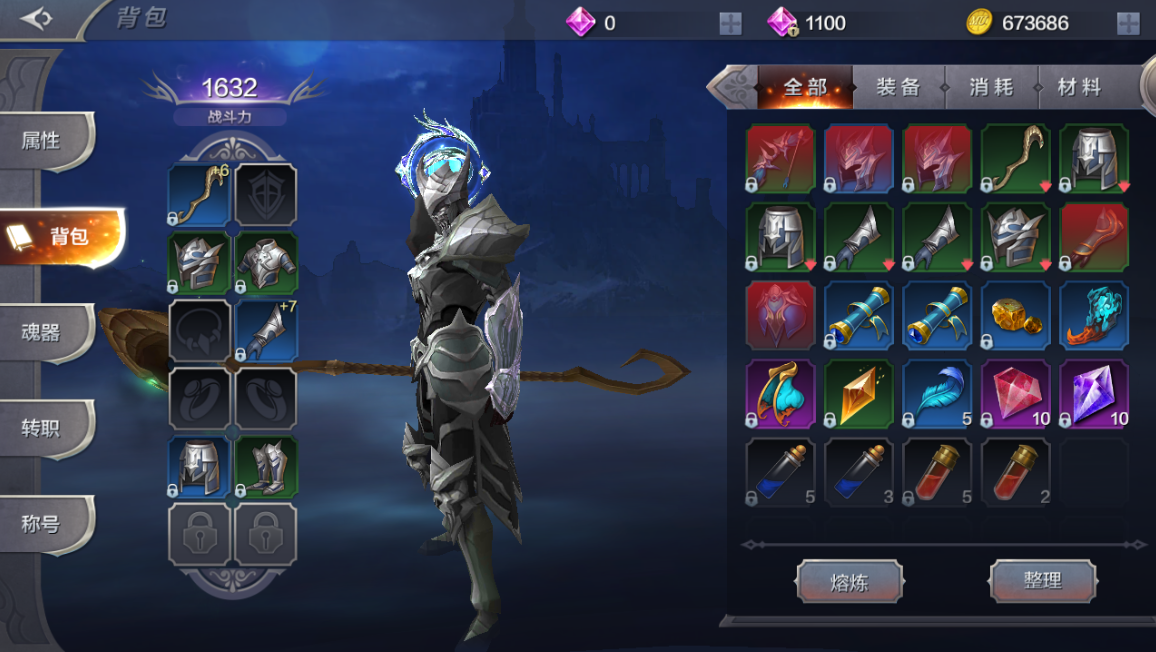
Task: Select the equipped boots slot
Action: 266,467
